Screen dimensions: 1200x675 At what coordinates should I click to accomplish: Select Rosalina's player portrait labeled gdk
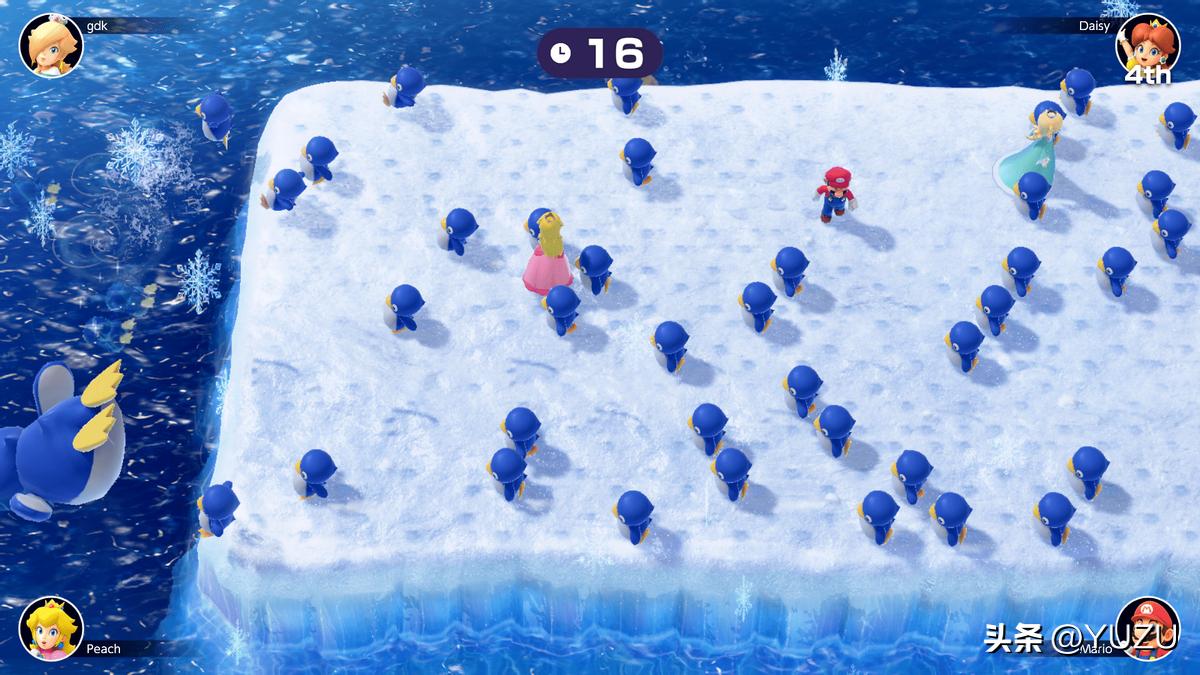(x=51, y=45)
